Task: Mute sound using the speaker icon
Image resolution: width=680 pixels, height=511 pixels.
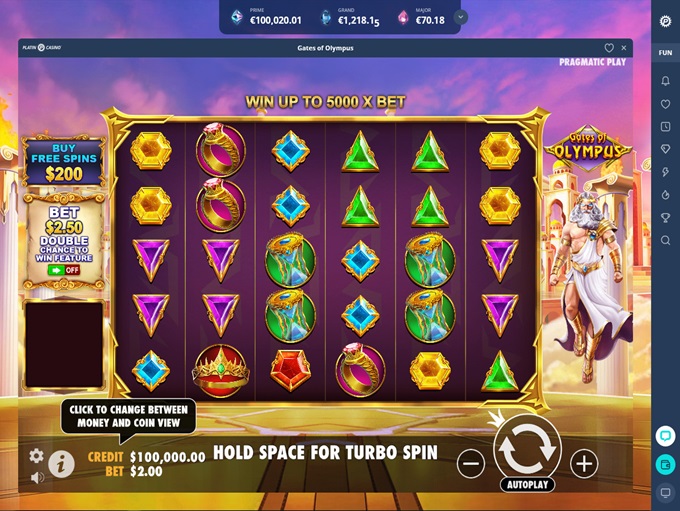Action: point(37,478)
